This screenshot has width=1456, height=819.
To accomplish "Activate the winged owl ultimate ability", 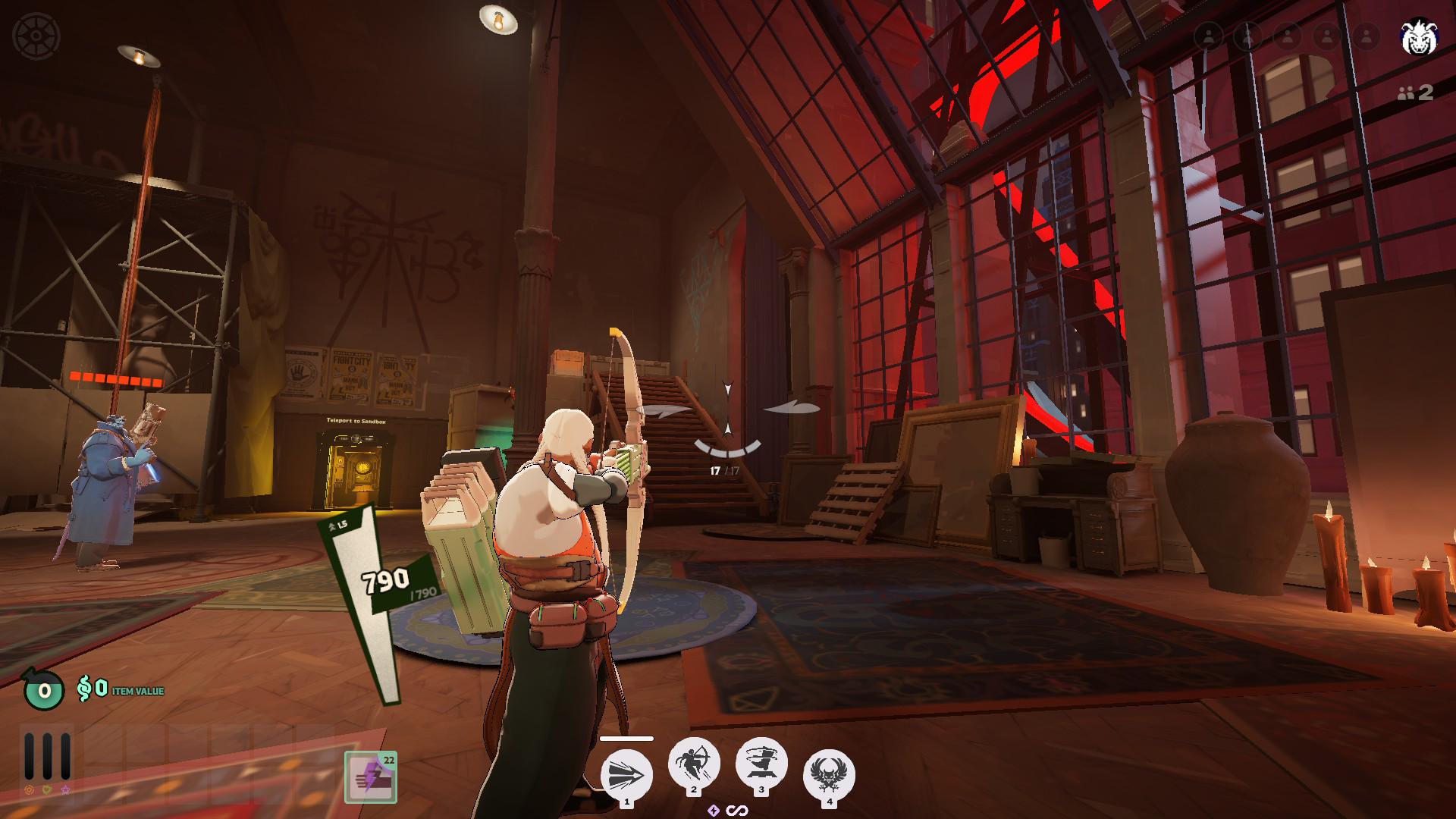I will [829, 774].
